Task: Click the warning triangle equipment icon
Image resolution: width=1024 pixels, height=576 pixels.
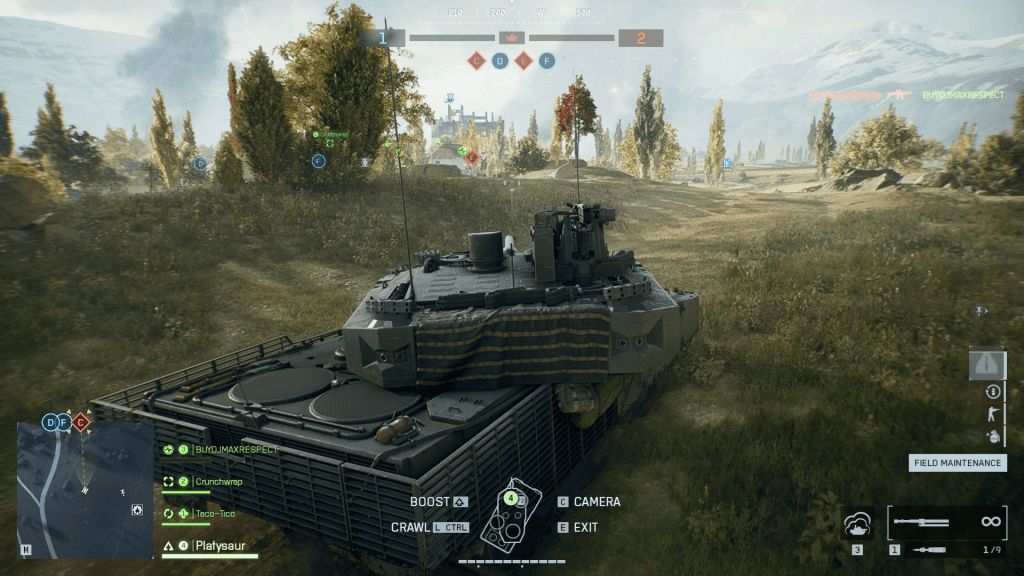Action: tap(987, 364)
